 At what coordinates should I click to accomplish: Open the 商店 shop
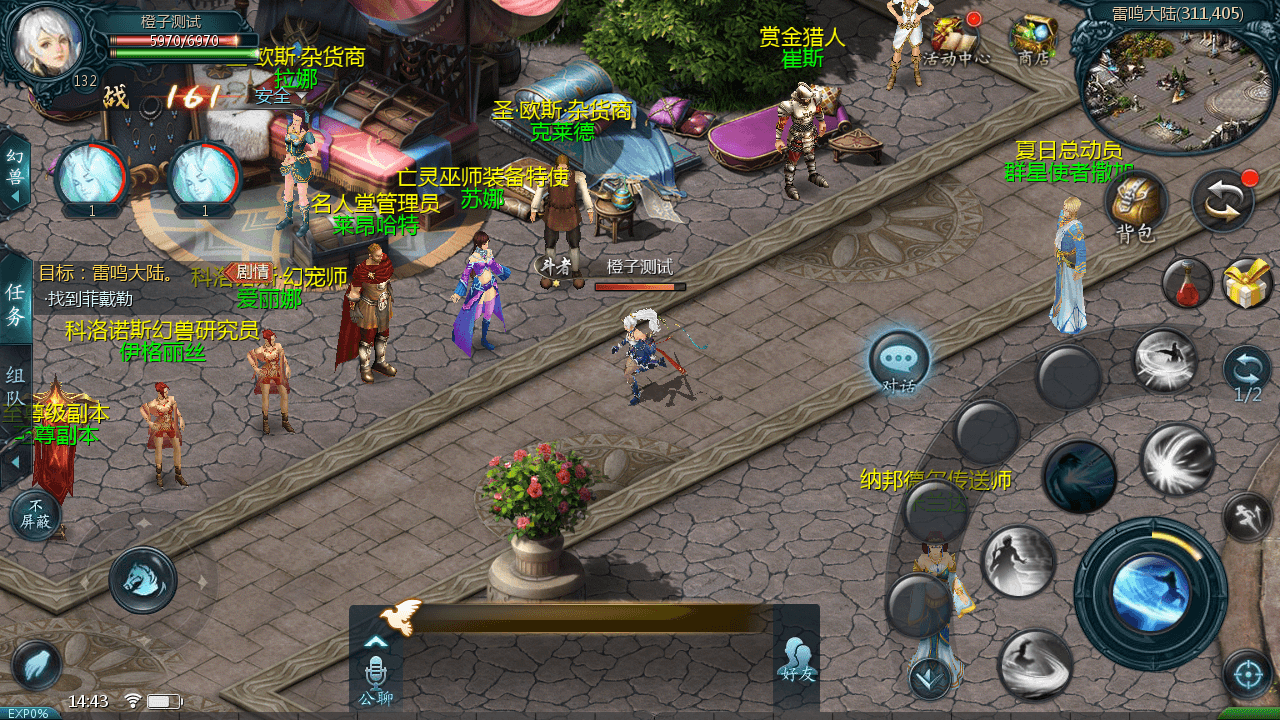pyautogui.click(x=1032, y=38)
